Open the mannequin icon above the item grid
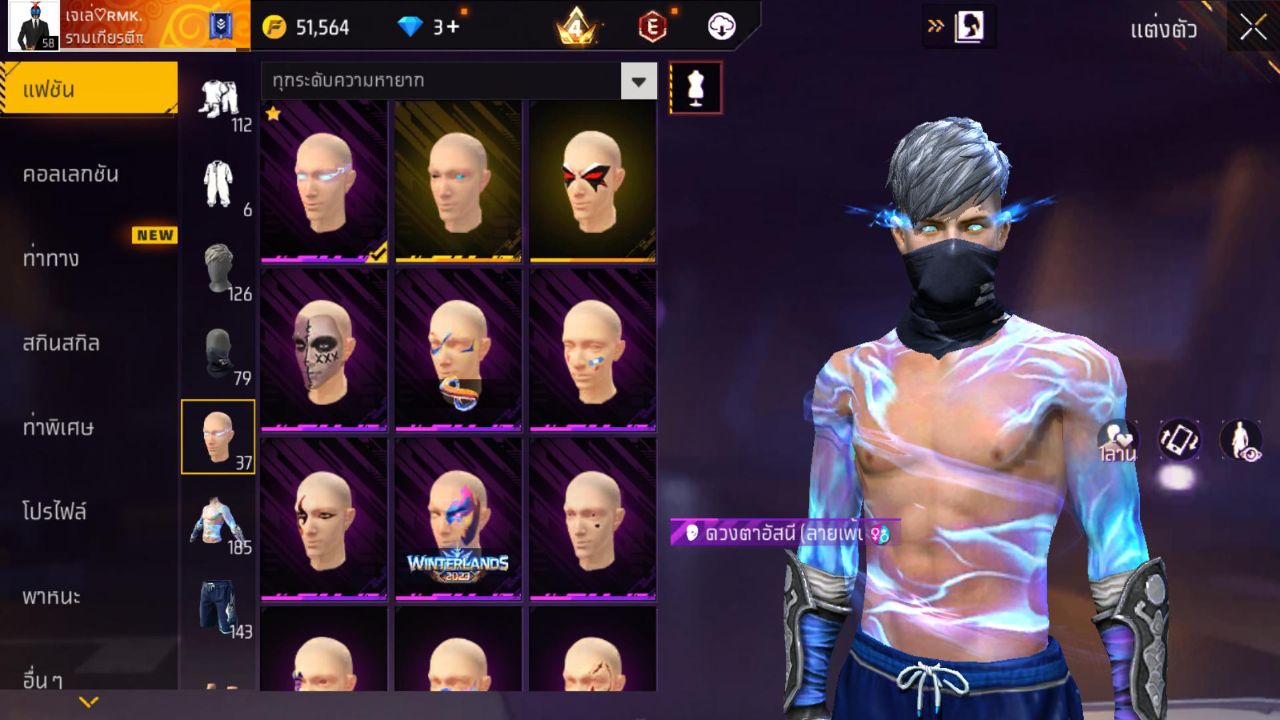This screenshot has width=1280, height=720. tap(695, 87)
